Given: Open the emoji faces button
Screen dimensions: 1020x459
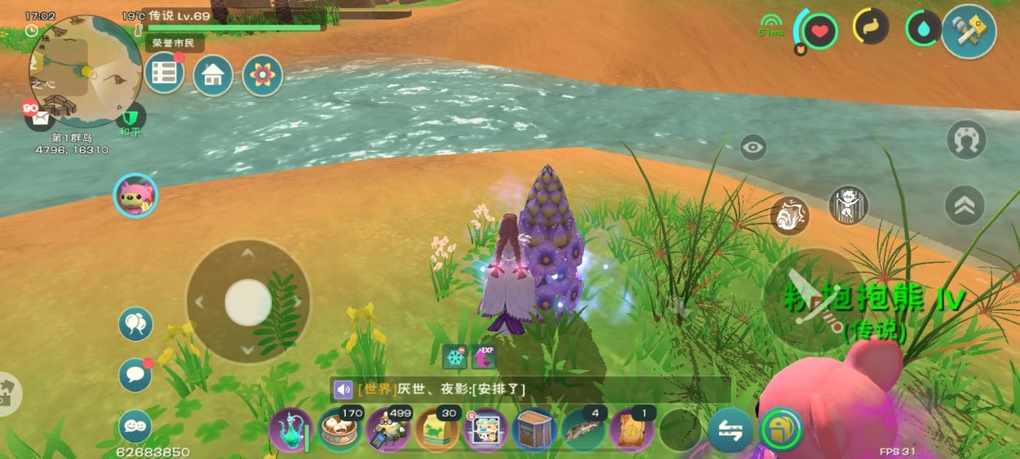Looking at the screenshot, I should [135, 426].
